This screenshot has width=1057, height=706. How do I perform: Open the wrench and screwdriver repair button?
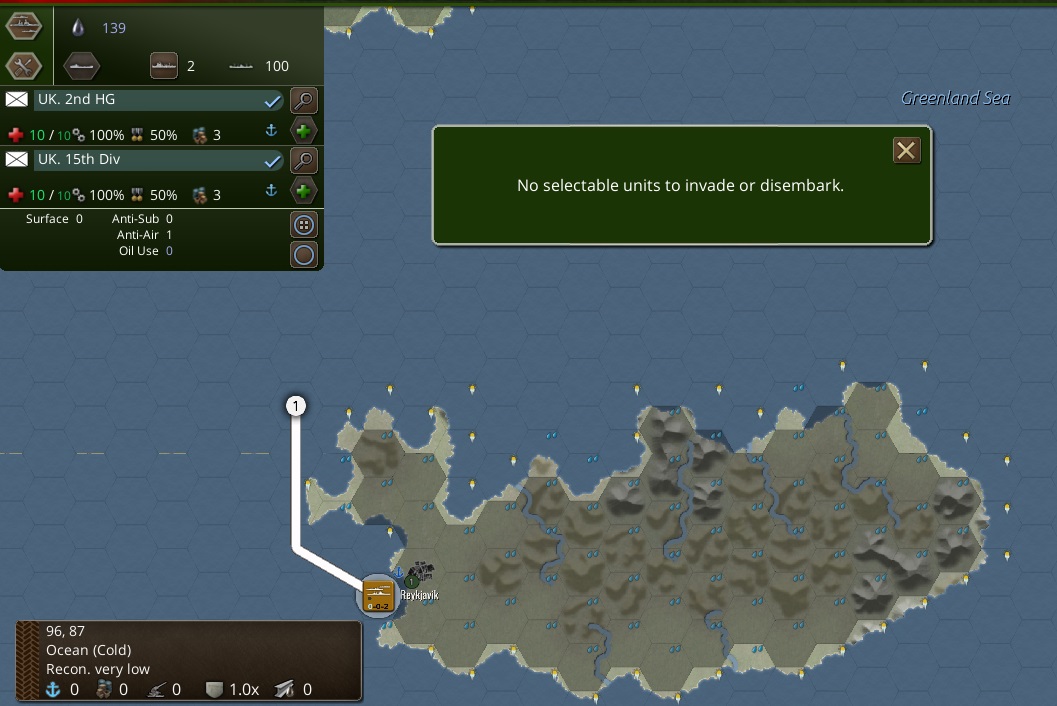pyautogui.click(x=23, y=66)
